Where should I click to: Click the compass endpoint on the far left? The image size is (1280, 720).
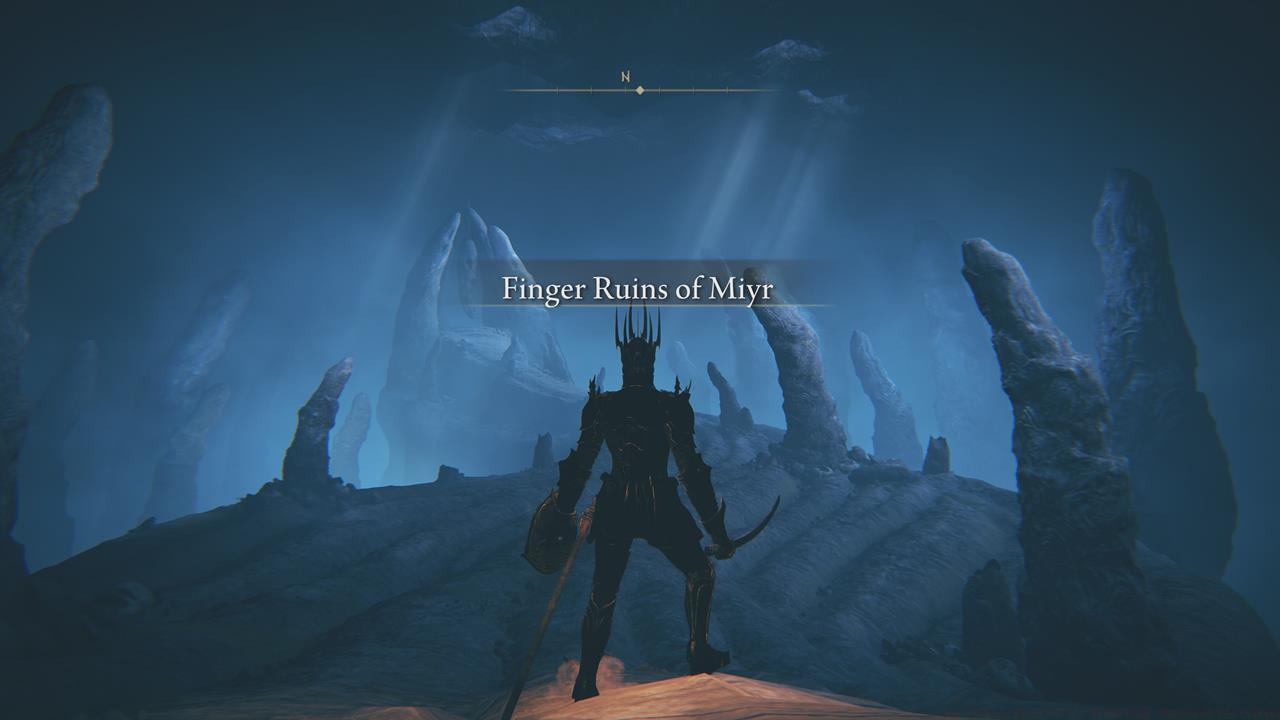pos(512,91)
